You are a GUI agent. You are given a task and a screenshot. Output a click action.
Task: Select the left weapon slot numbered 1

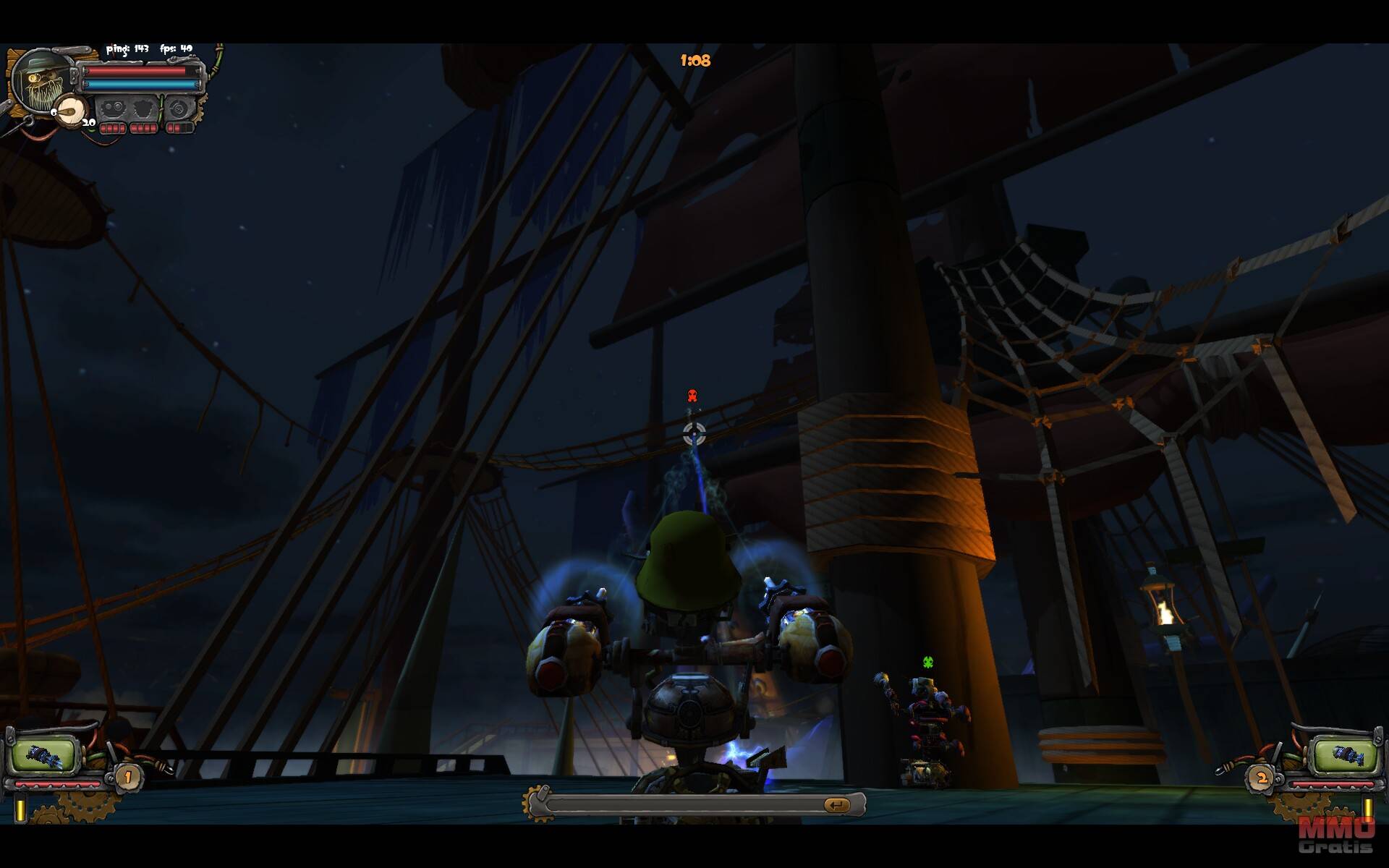(43, 755)
